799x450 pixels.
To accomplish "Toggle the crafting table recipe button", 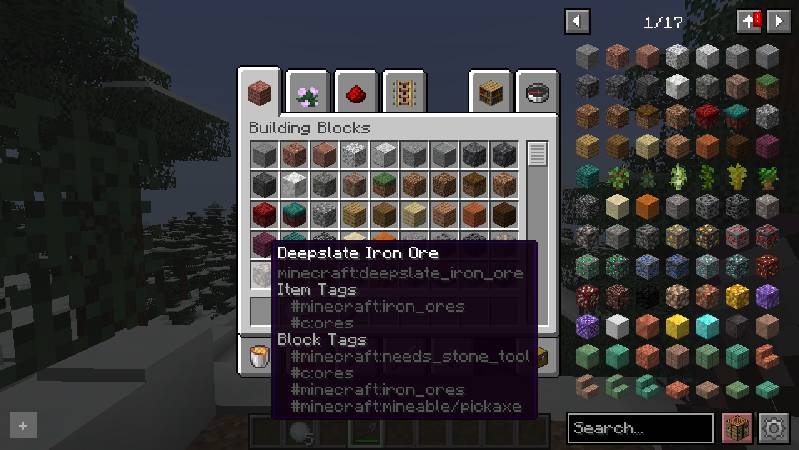I will click(x=737, y=428).
